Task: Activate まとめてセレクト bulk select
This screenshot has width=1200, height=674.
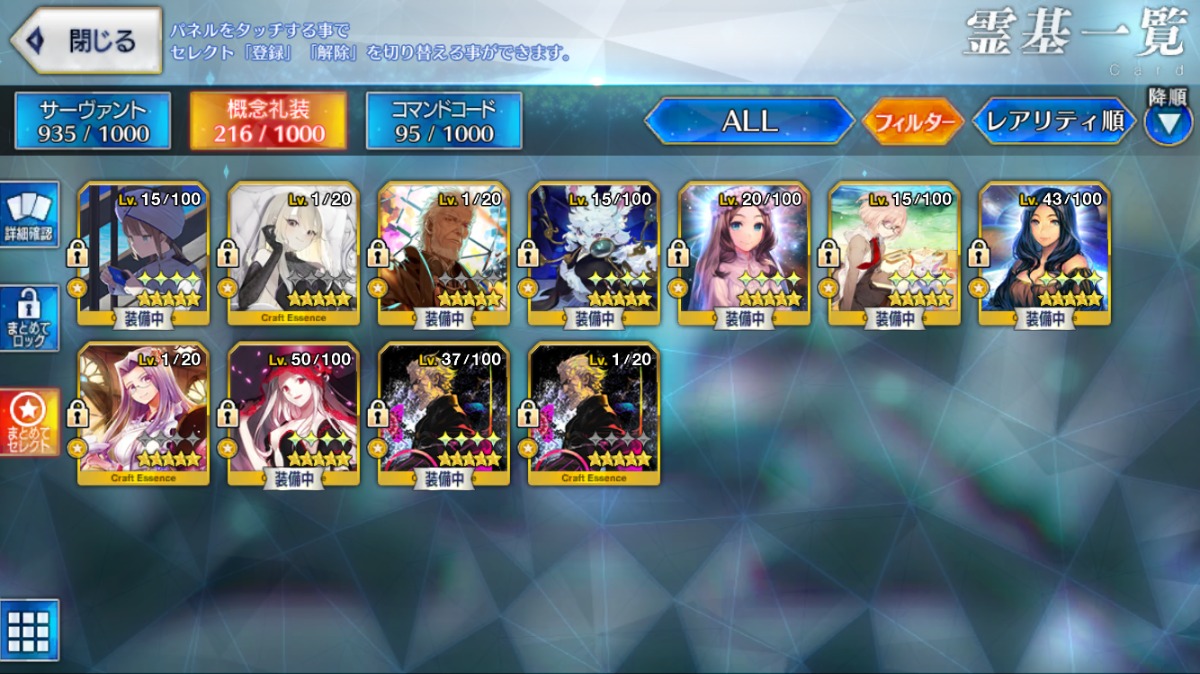Action: coord(30,422)
